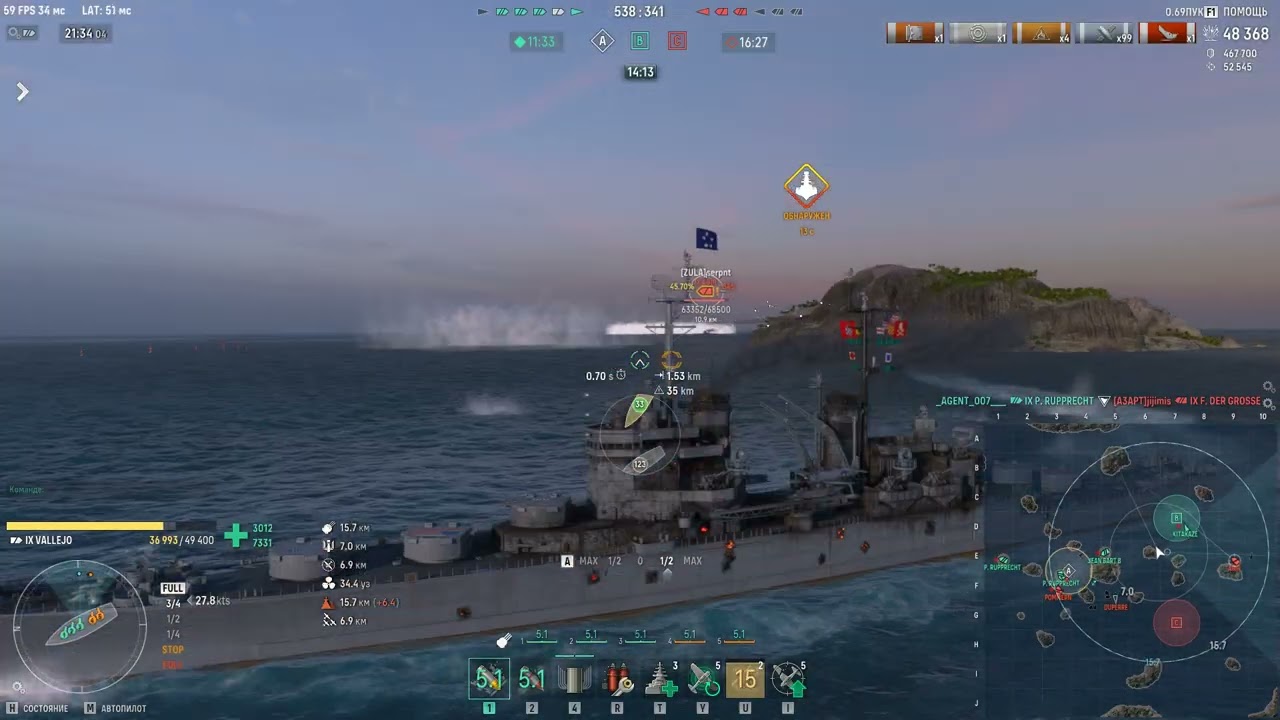
Task: Switch to the AP shell ammo slot
Action: 532,679
